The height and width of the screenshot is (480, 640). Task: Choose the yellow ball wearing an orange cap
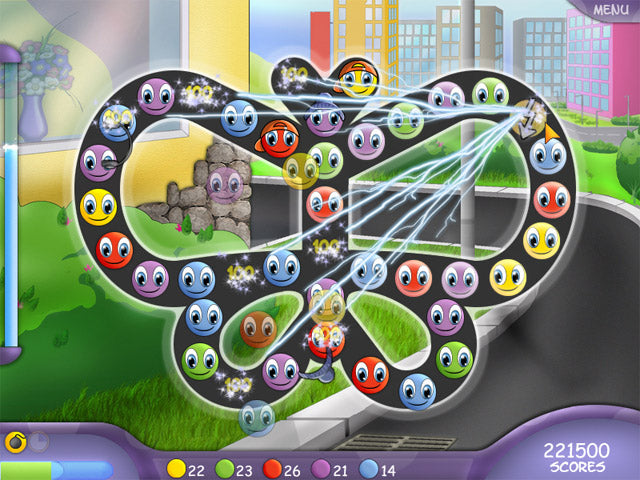click(x=356, y=77)
